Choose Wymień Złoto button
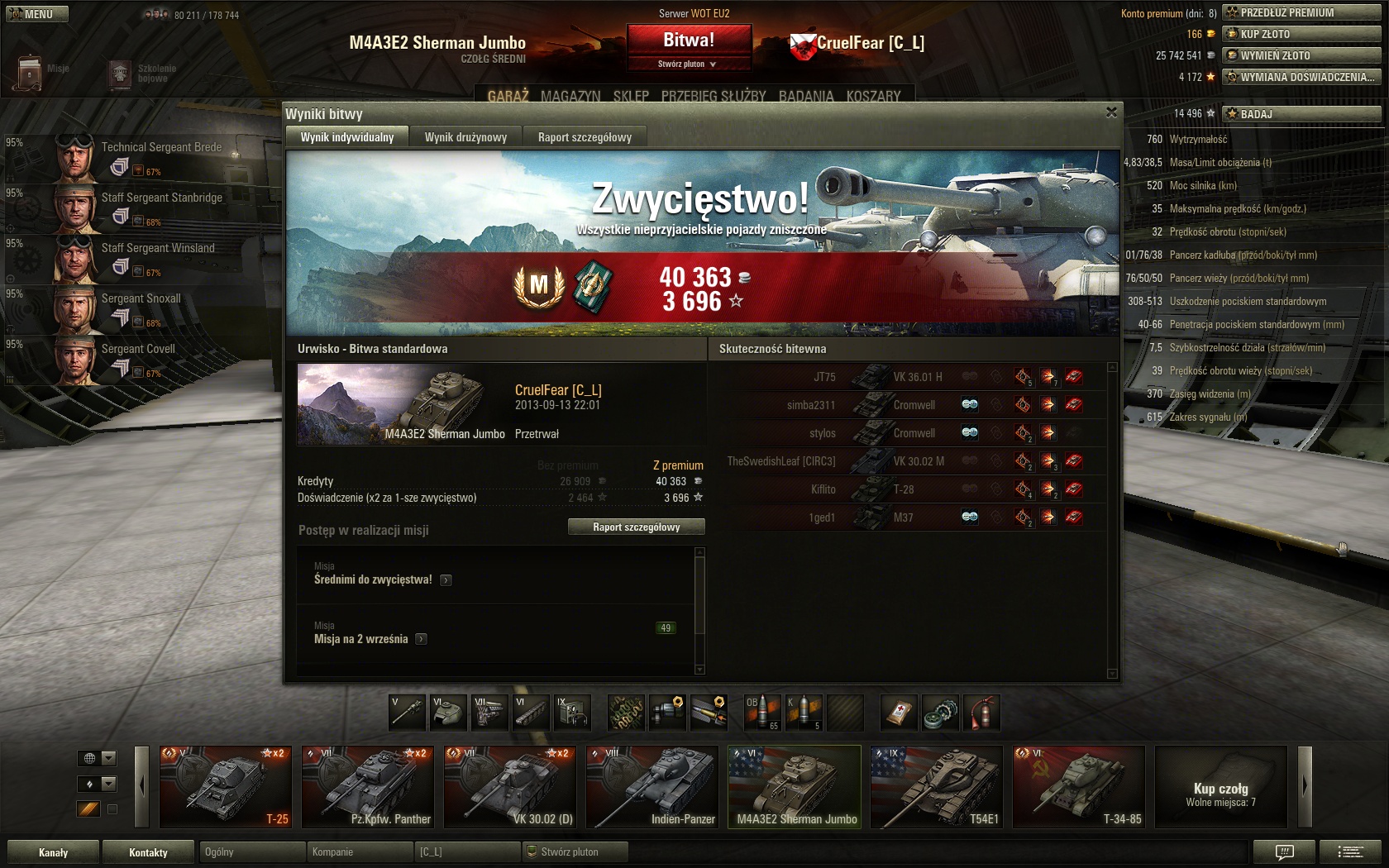1389x868 pixels. [x=1301, y=55]
